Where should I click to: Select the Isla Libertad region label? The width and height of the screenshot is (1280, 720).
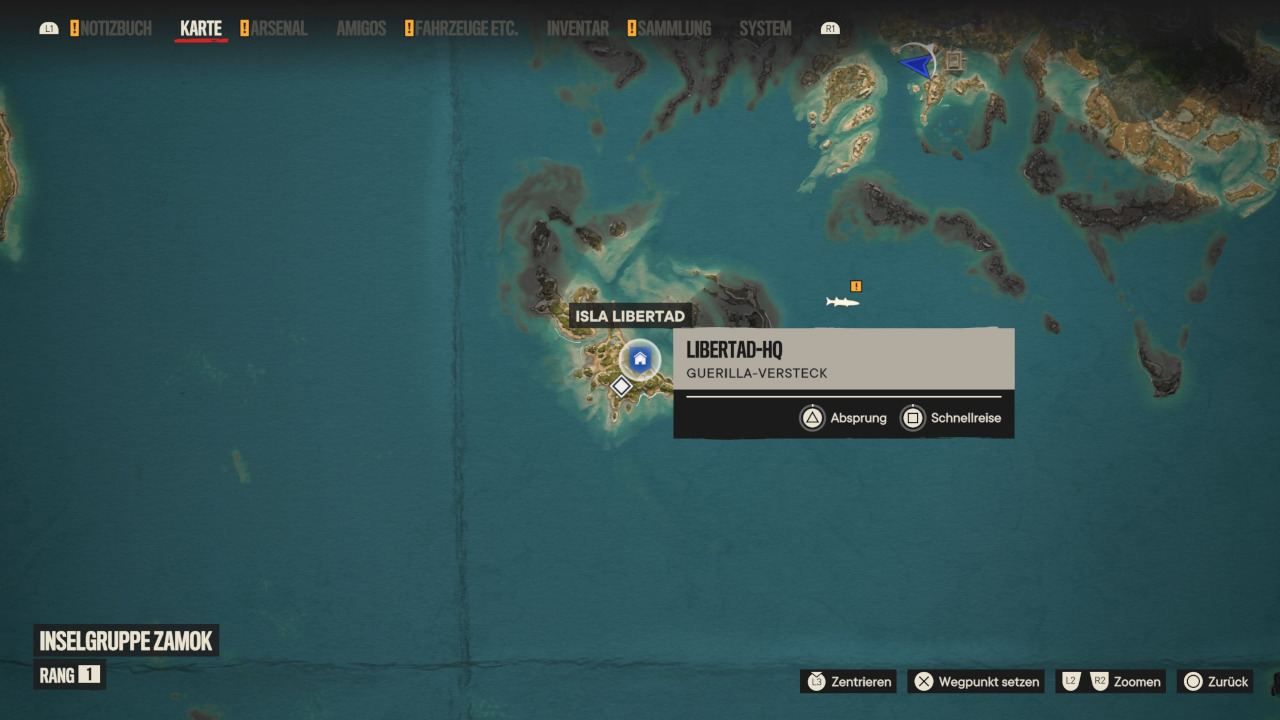coord(630,316)
